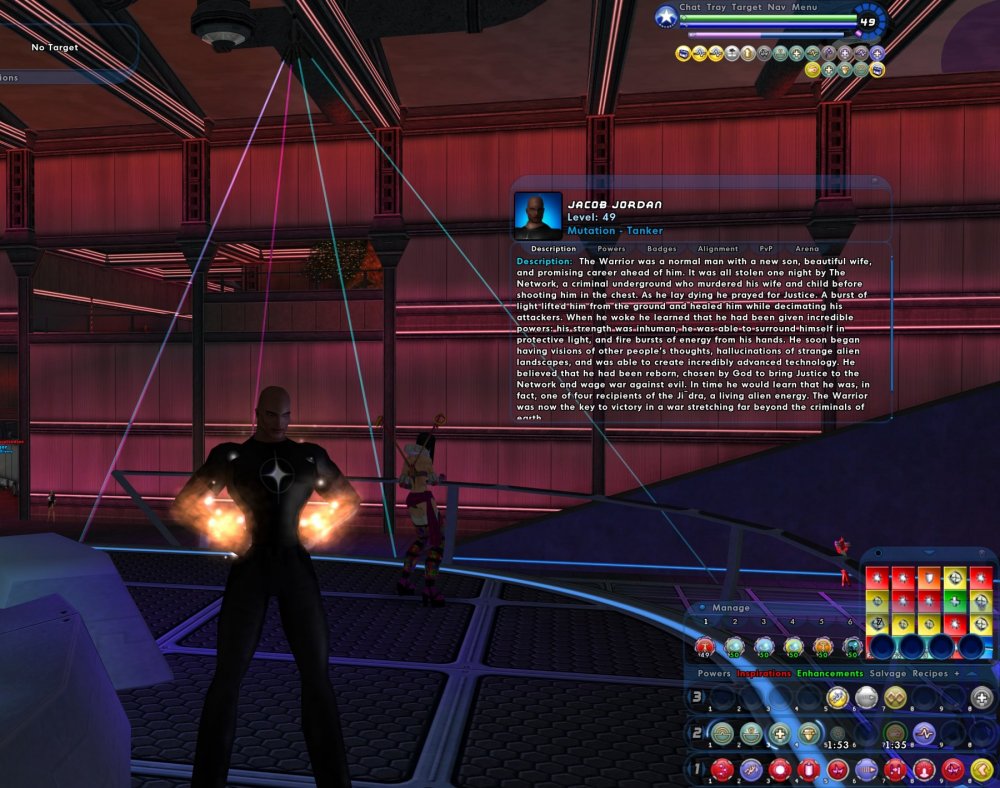Show the Badges tab for Jacob Jordan
Screen dimensions: 1000x788
pyautogui.click(x=662, y=249)
